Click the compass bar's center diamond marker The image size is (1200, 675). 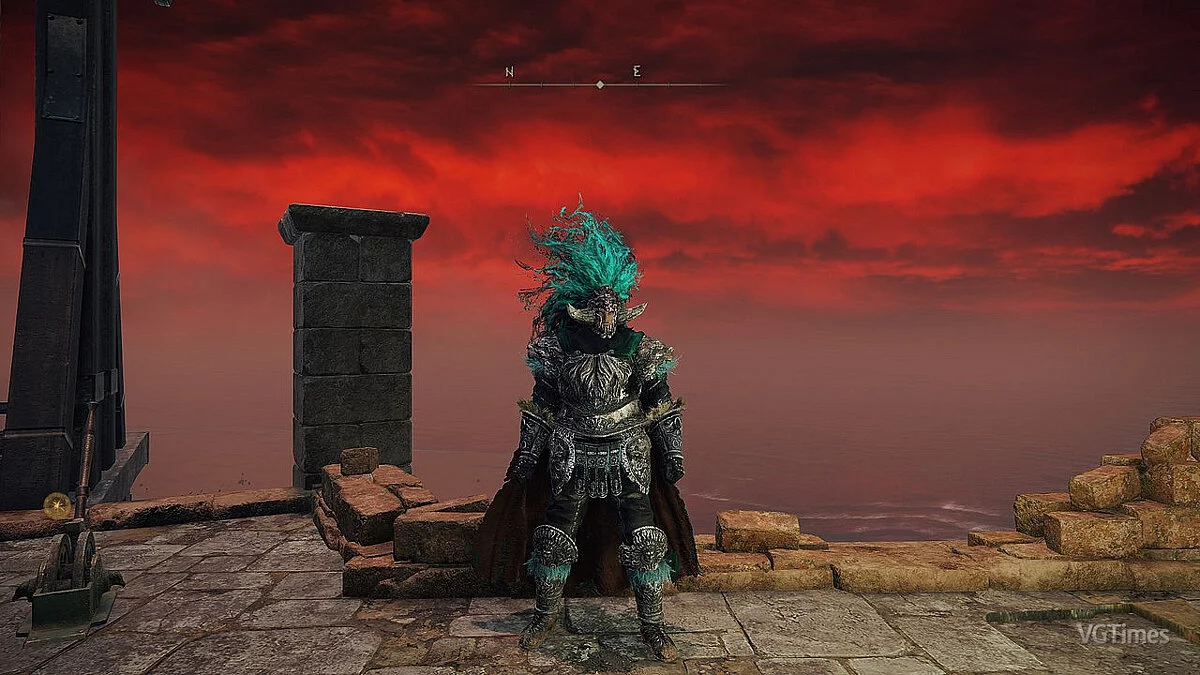click(600, 85)
